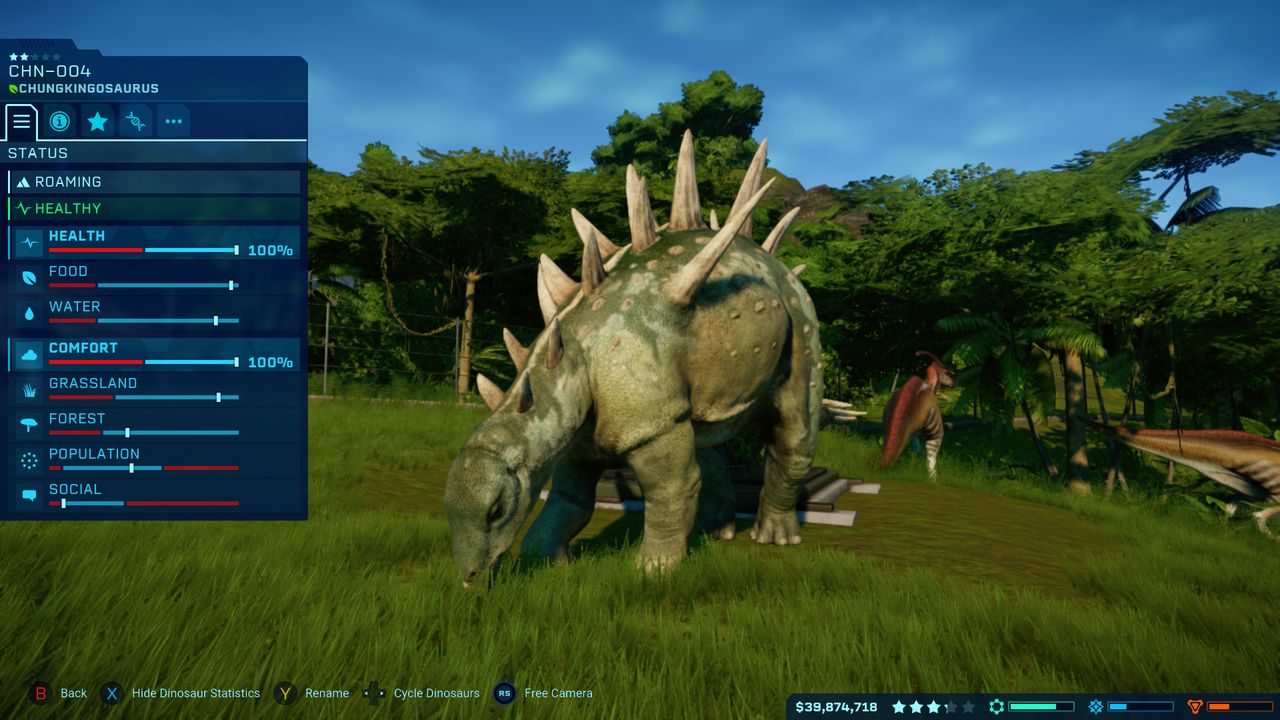Viewport: 1280px width, 720px height.
Task: Switch to the info tab
Action: [x=59, y=122]
